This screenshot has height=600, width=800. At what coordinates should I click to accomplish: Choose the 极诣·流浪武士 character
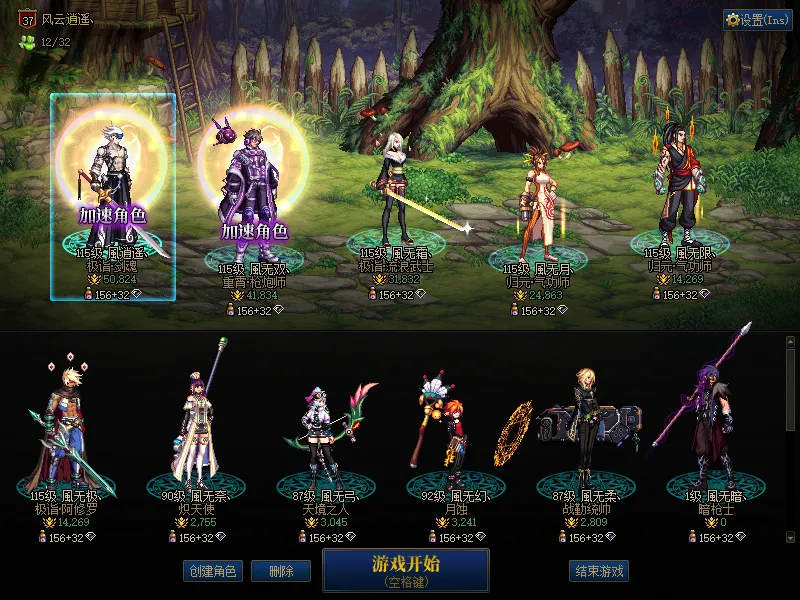(398, 190)
